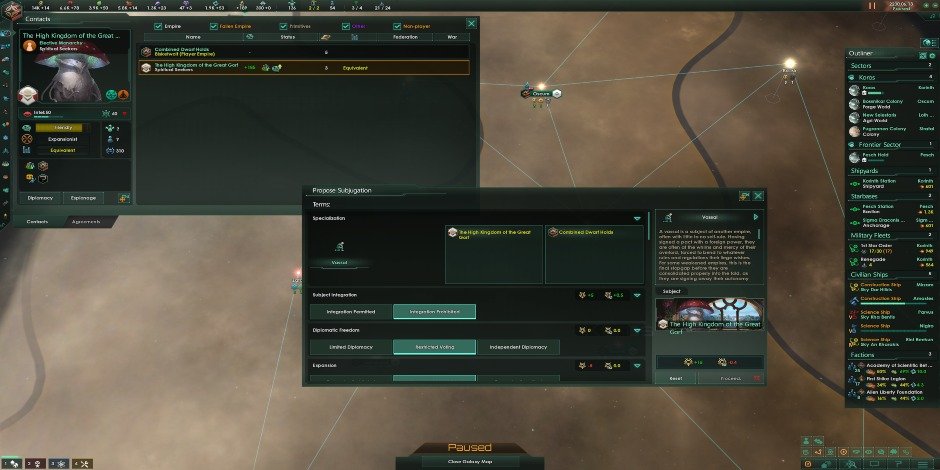
Task: Open Diplomacy with the selected empire
Action: coord(40,198)
